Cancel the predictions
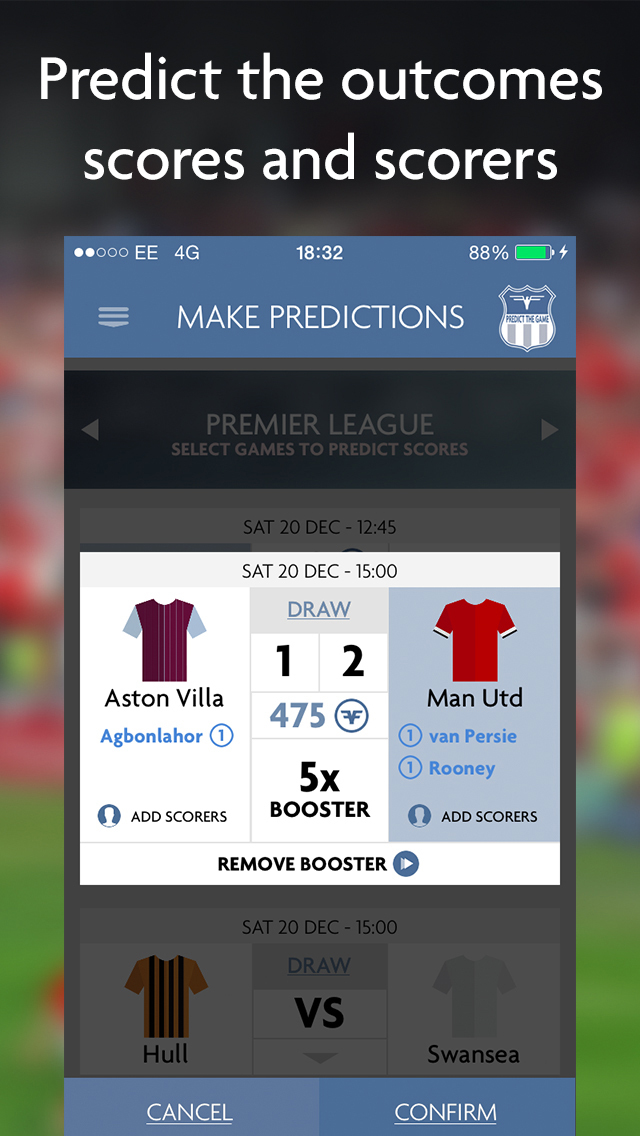640x1136 pixels. 190,1112
